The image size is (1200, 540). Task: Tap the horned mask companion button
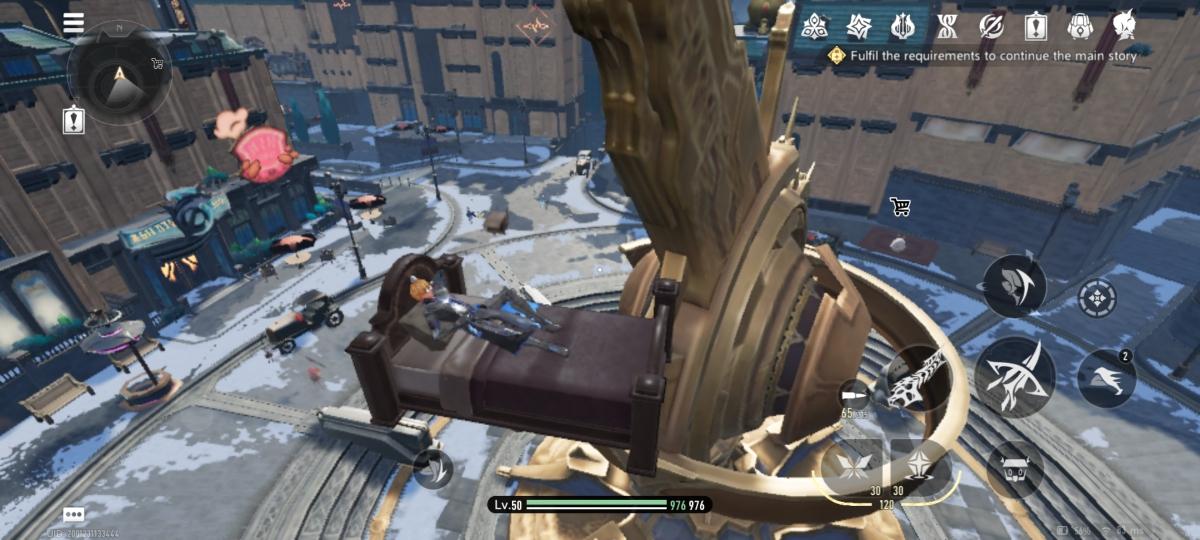point(1015,468)
